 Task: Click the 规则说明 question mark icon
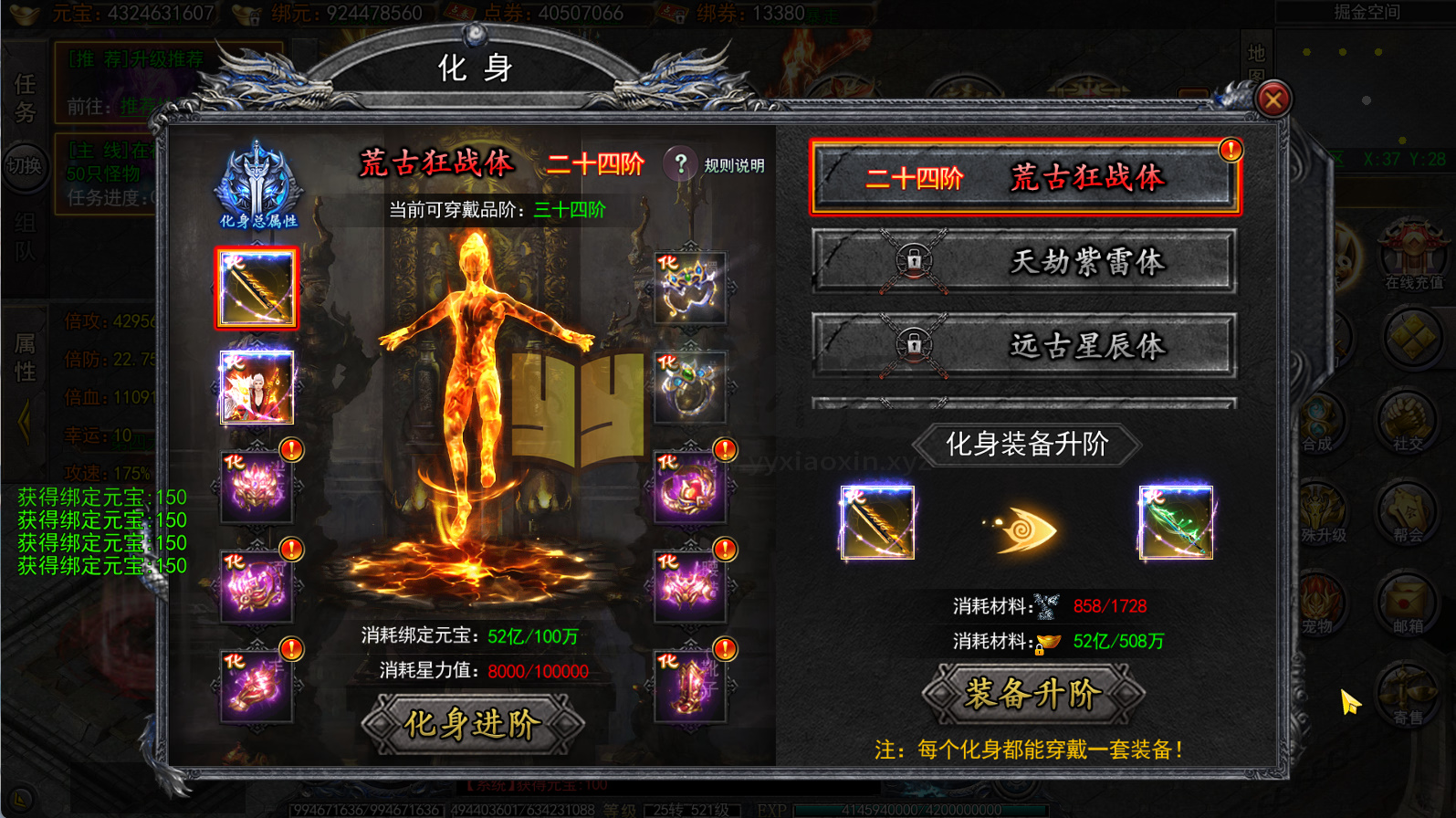coord(679,164)
